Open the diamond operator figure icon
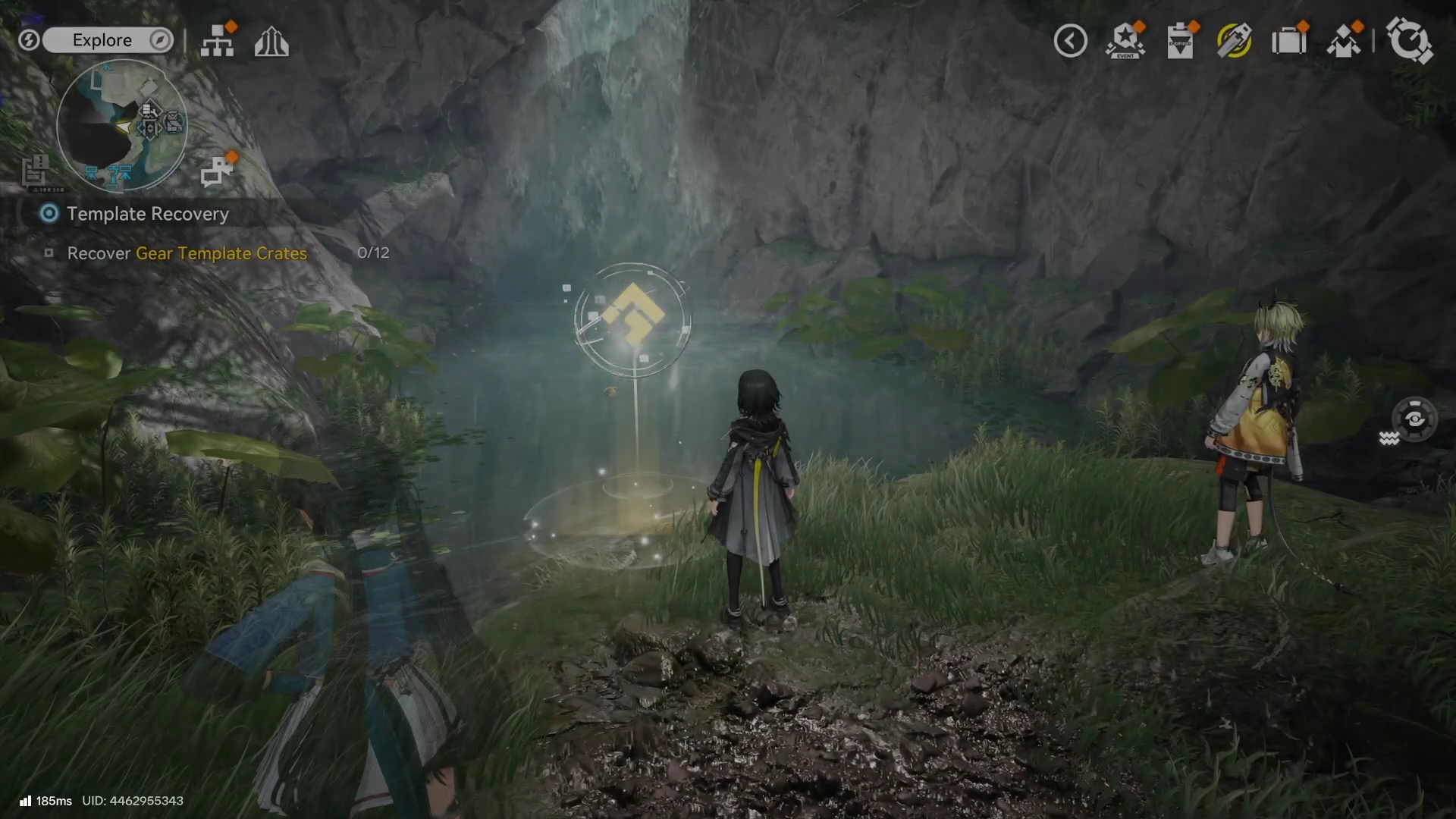This screenshot has width=1456, height=819. pos(1344,41)
